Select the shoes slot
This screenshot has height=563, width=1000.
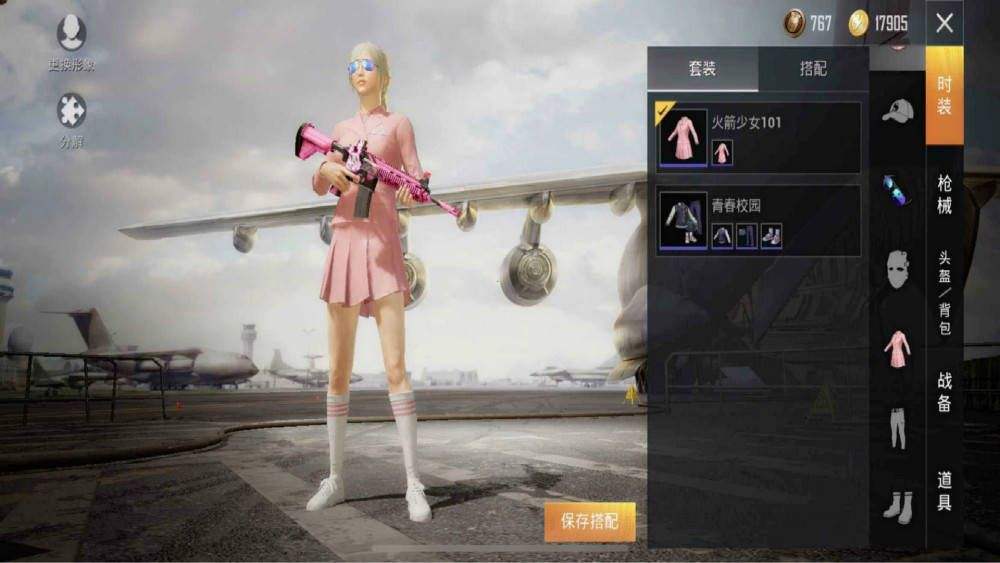(897, 506)
